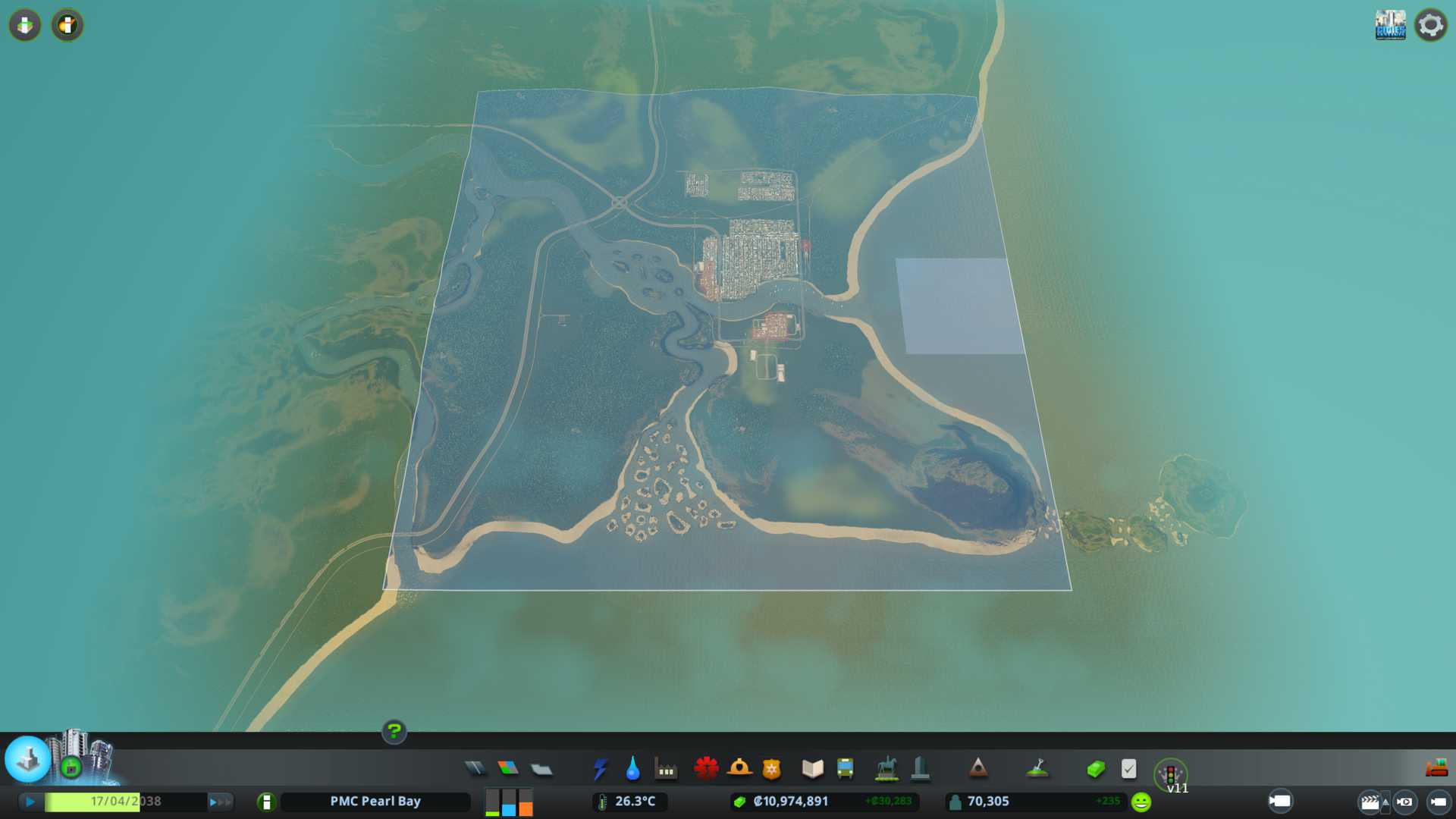Open the Electricity menu lightning bolt
This screenshot has width=1456, height=819.
coord(601,769)
